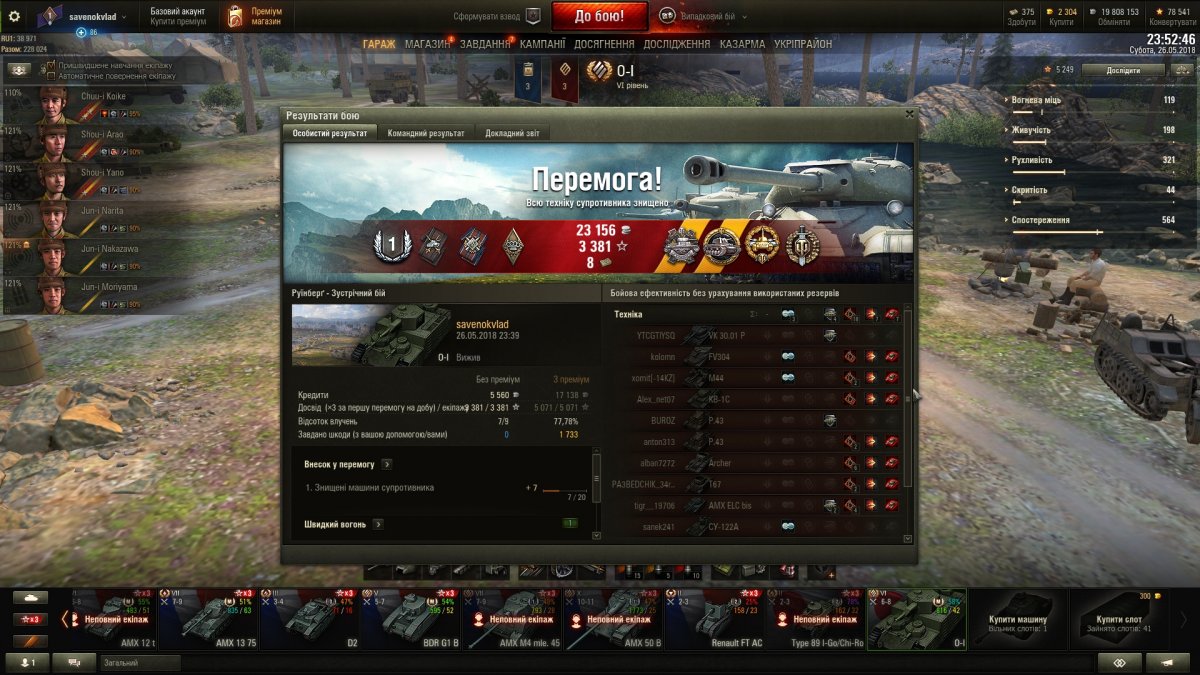Close the battle results window

(908, 114)
